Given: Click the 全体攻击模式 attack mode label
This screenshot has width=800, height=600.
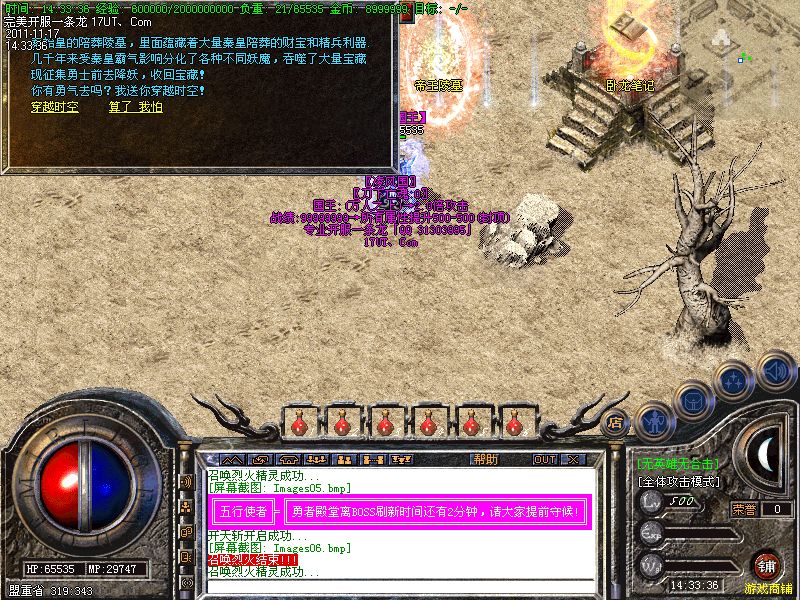Looking at the screenshot, I should pos(680,481).
